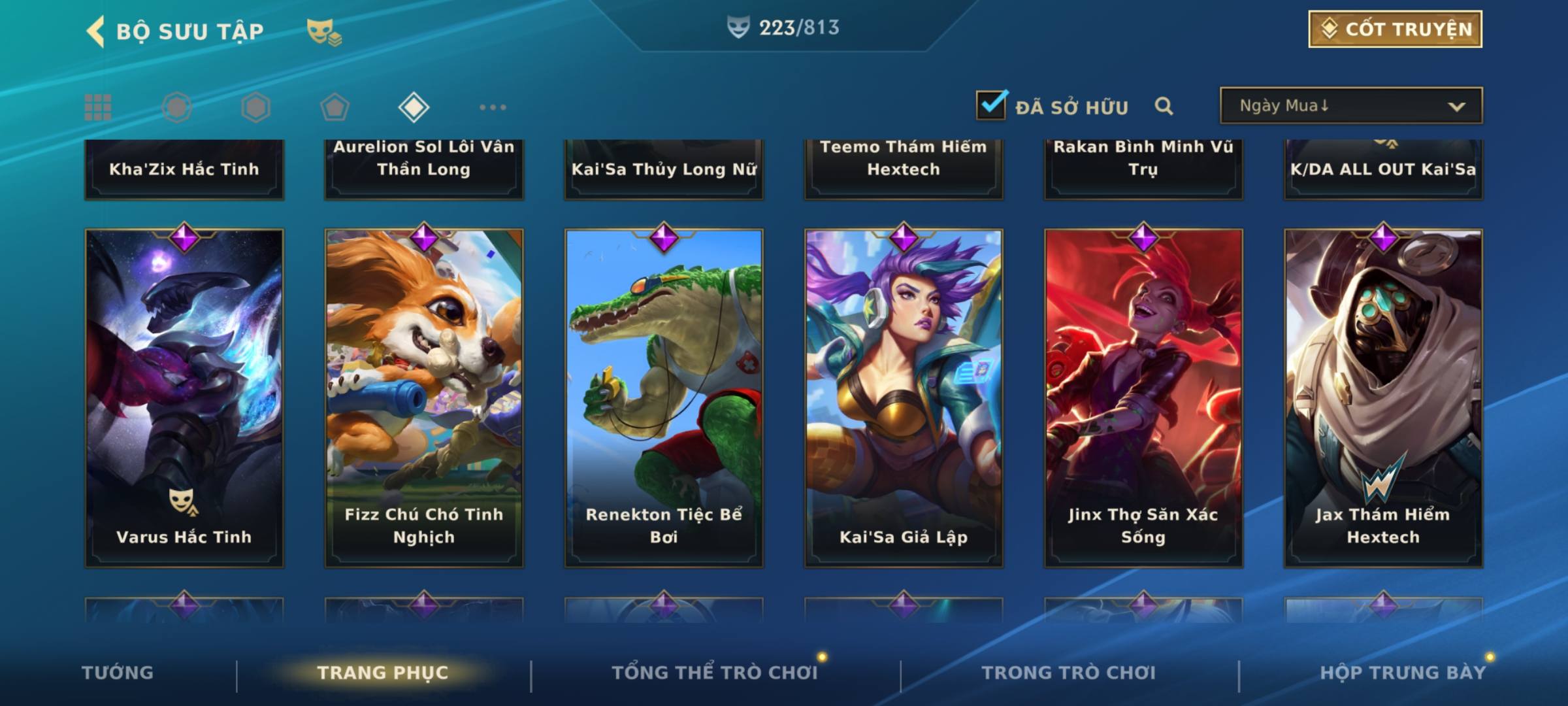
Task: Switch to the Tướng tab
Action: (118, 673)
